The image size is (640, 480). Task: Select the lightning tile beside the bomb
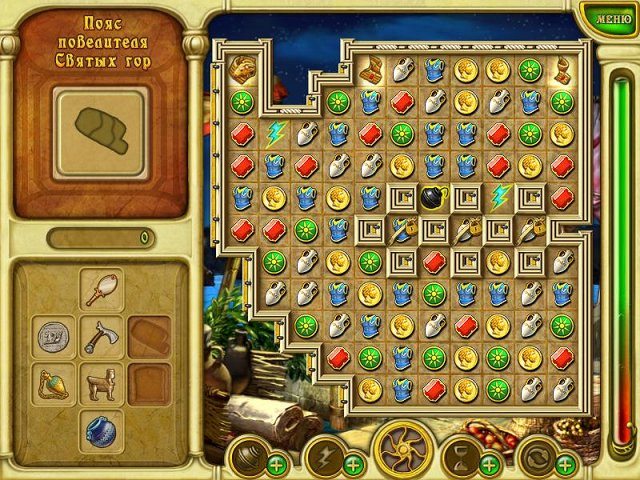pyautogui.click(x=498, y=197)
